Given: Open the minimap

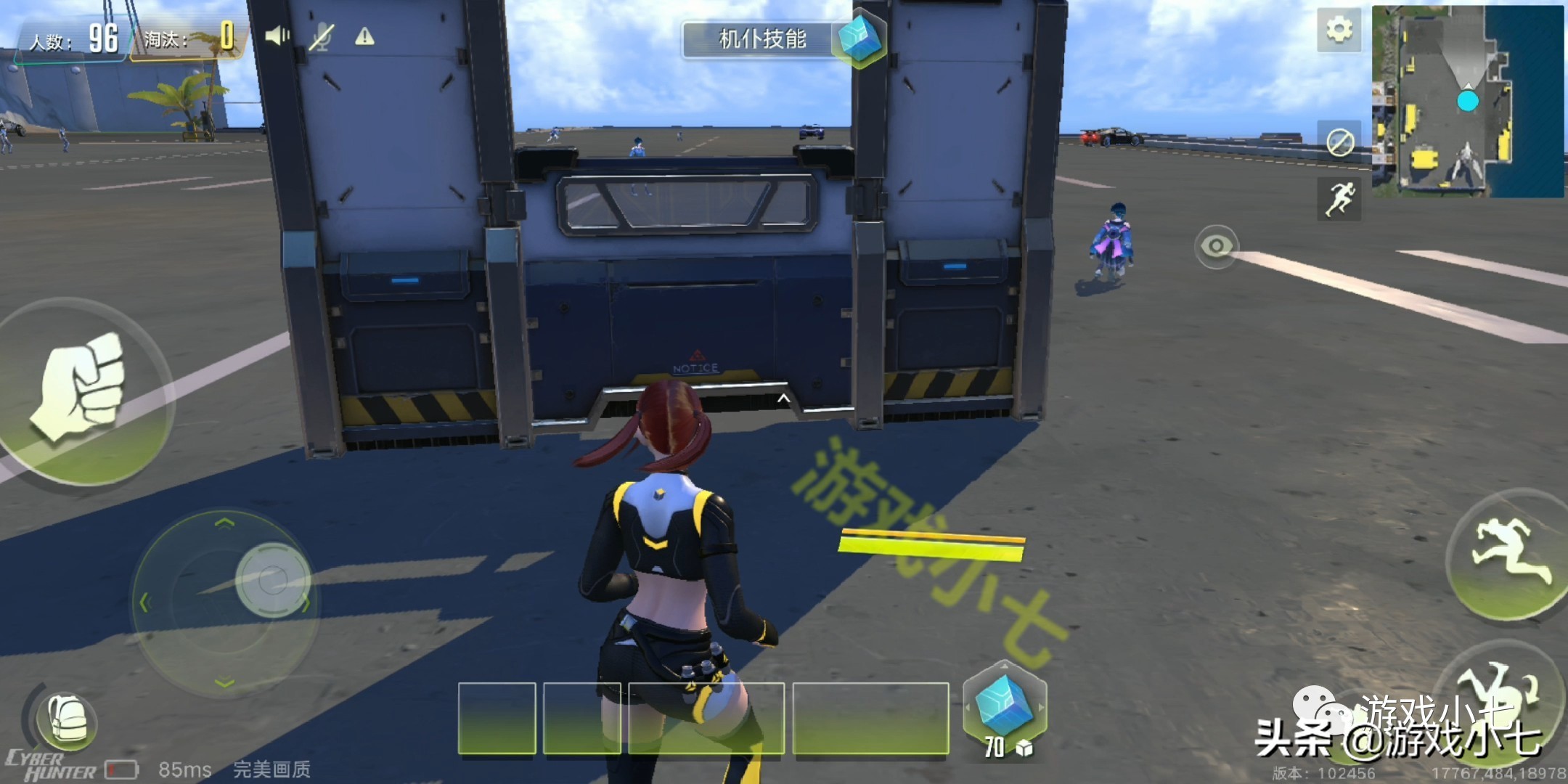Looking at the screenshot, I should coord(1467,102).
